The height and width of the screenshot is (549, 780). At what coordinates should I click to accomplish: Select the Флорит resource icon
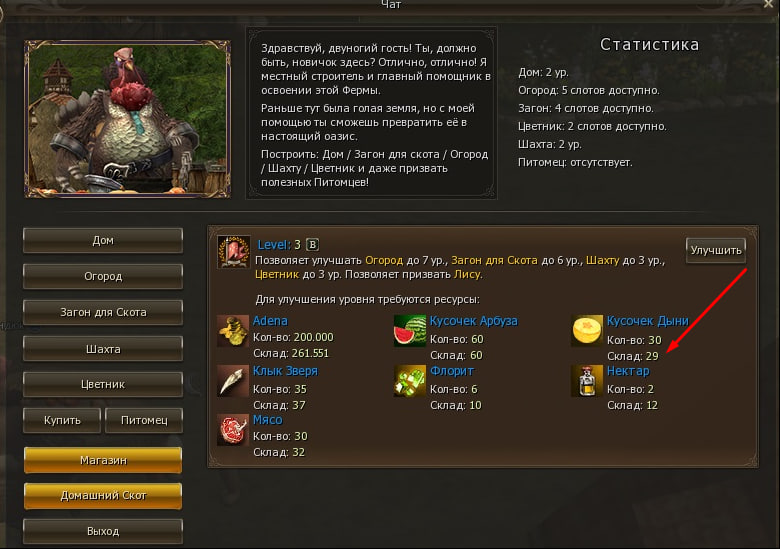point(410,380)
